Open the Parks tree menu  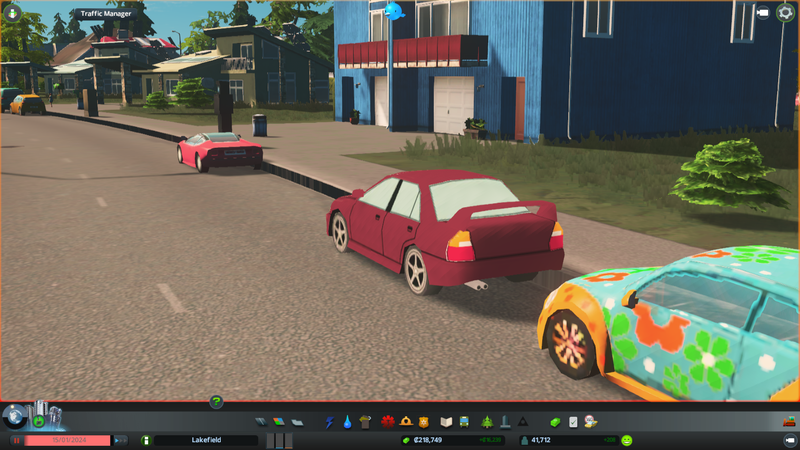click(487, 422)
